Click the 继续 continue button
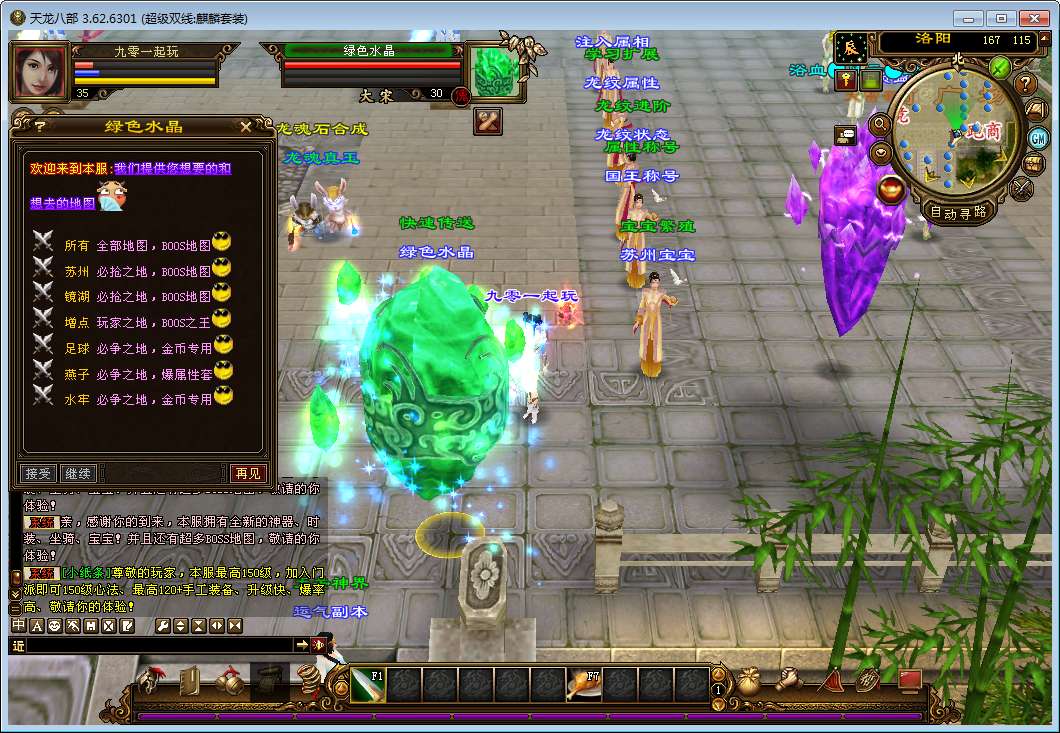 pyautogui.click(x=77, y=473)
